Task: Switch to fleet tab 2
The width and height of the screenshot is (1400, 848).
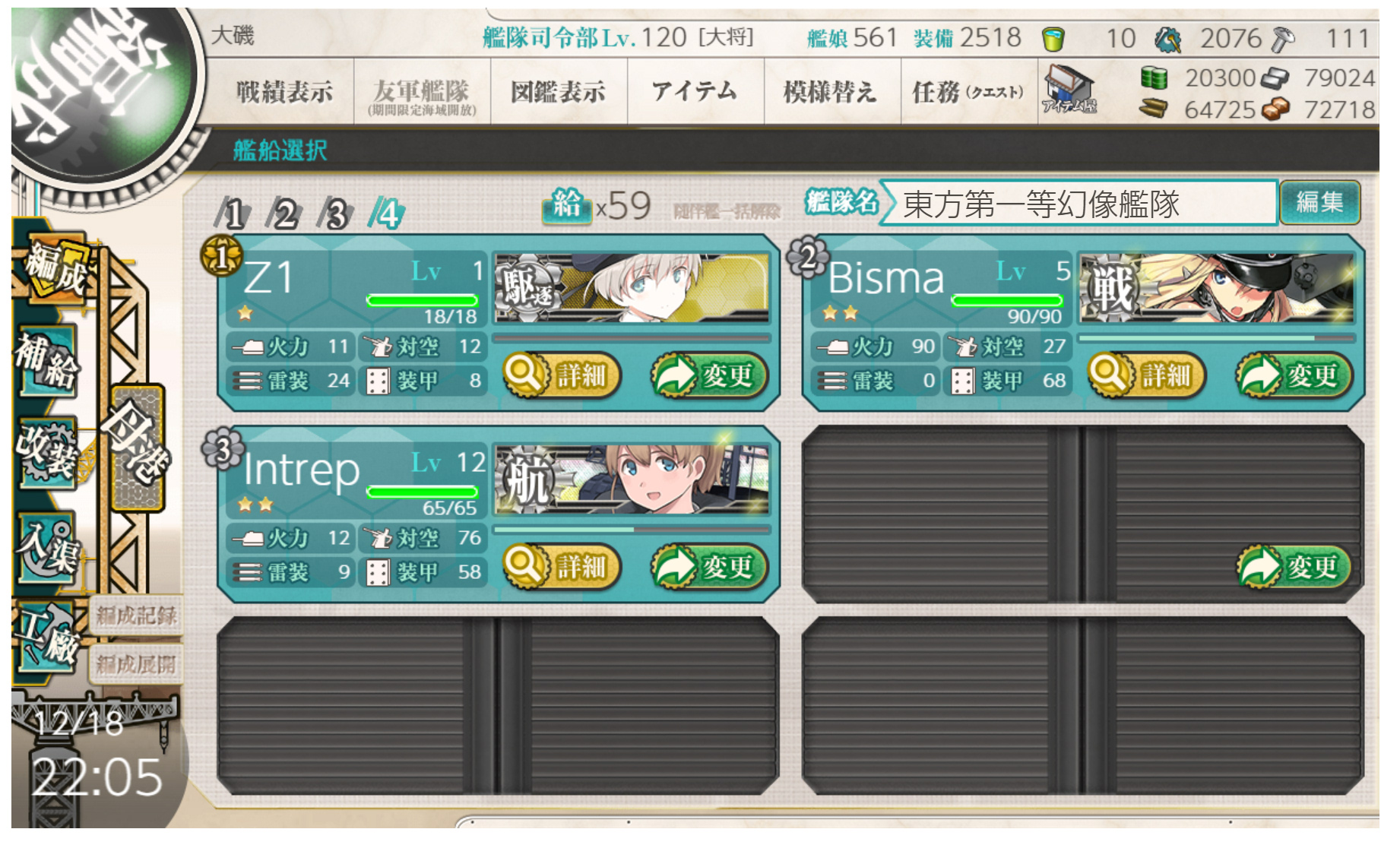Action: click(284, 214)
